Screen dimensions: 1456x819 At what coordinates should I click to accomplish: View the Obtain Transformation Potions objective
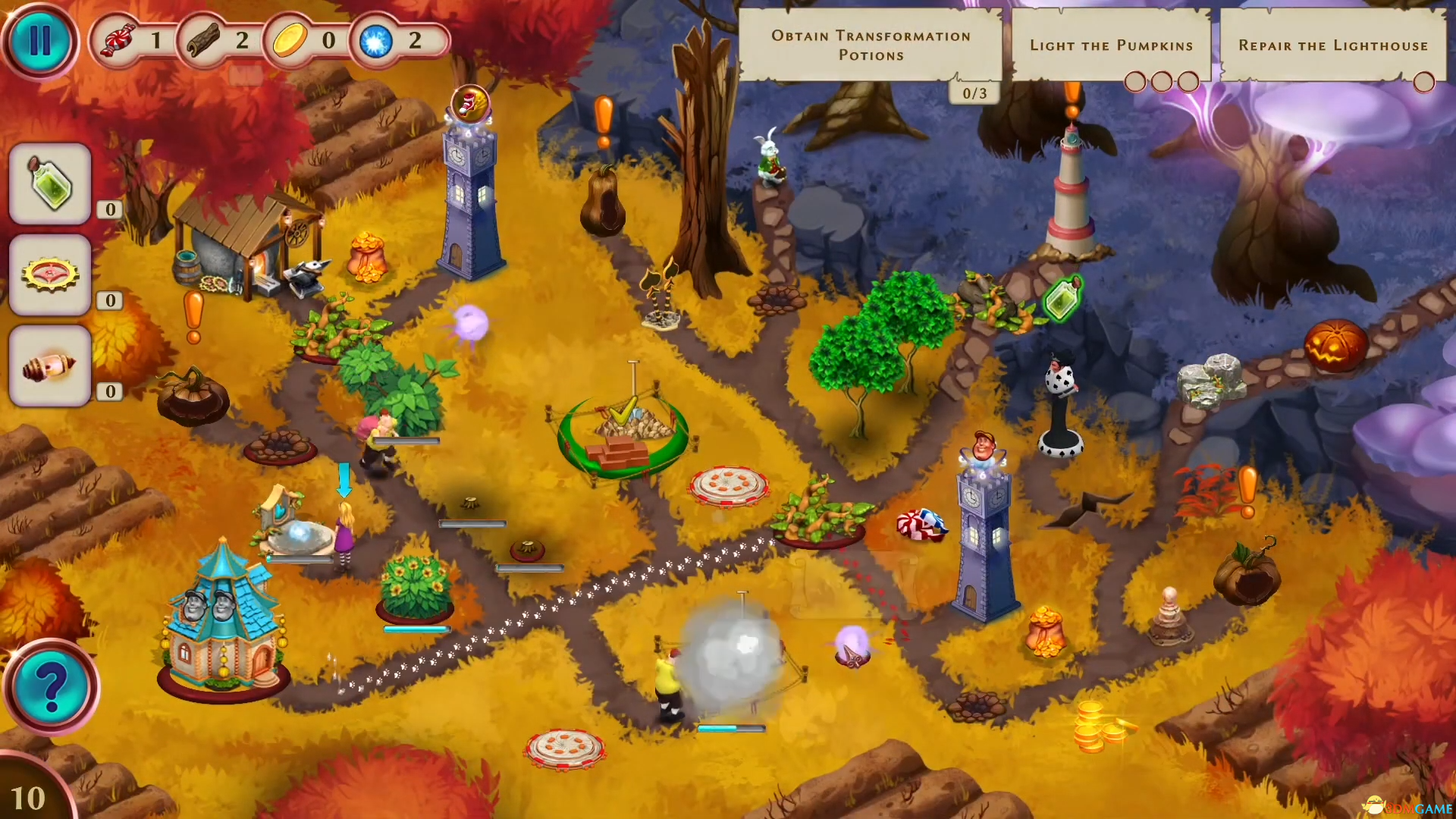[871, 45]
